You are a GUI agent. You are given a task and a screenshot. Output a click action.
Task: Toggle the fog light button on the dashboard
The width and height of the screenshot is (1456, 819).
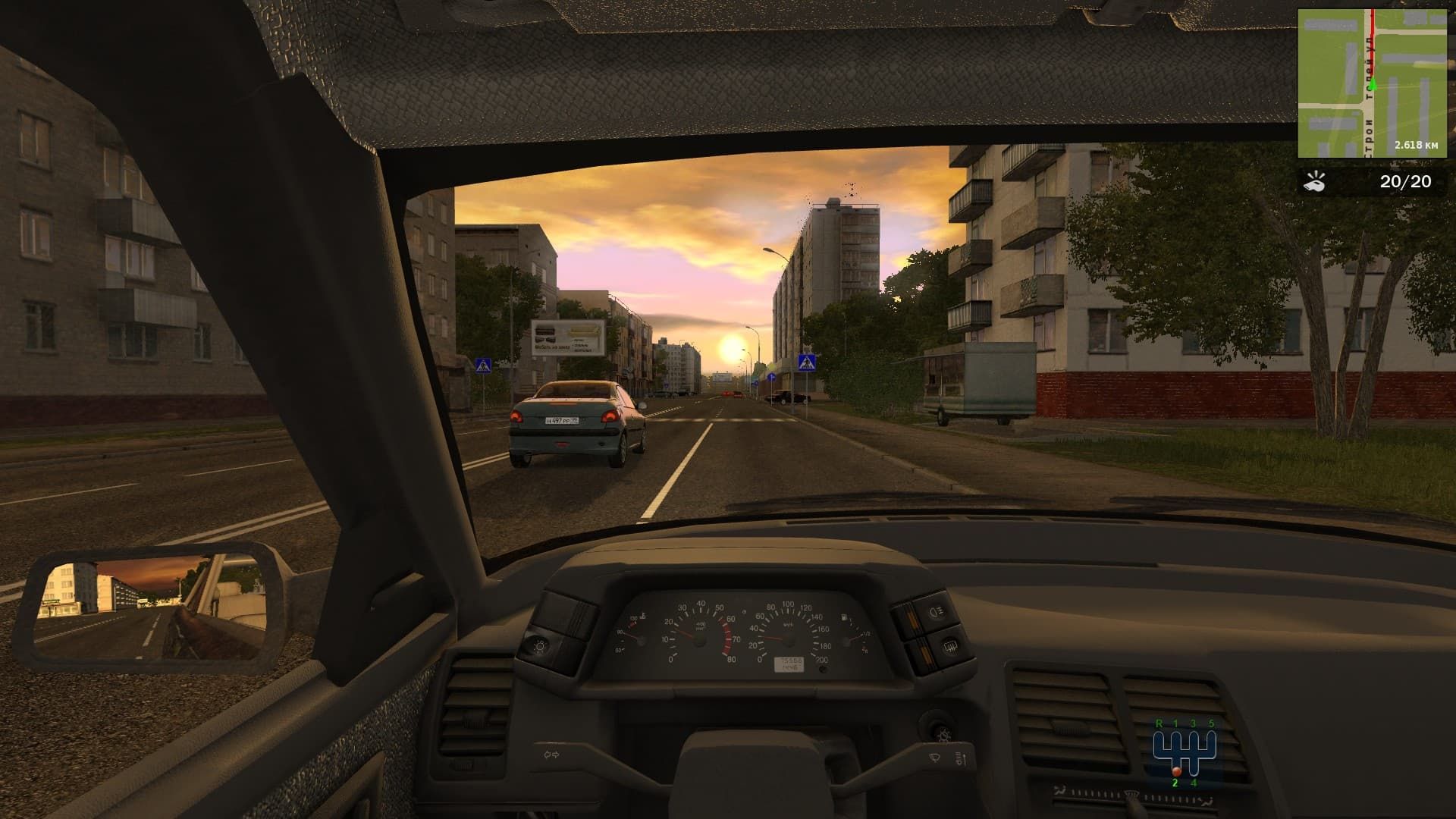click(x=936, y=612)
